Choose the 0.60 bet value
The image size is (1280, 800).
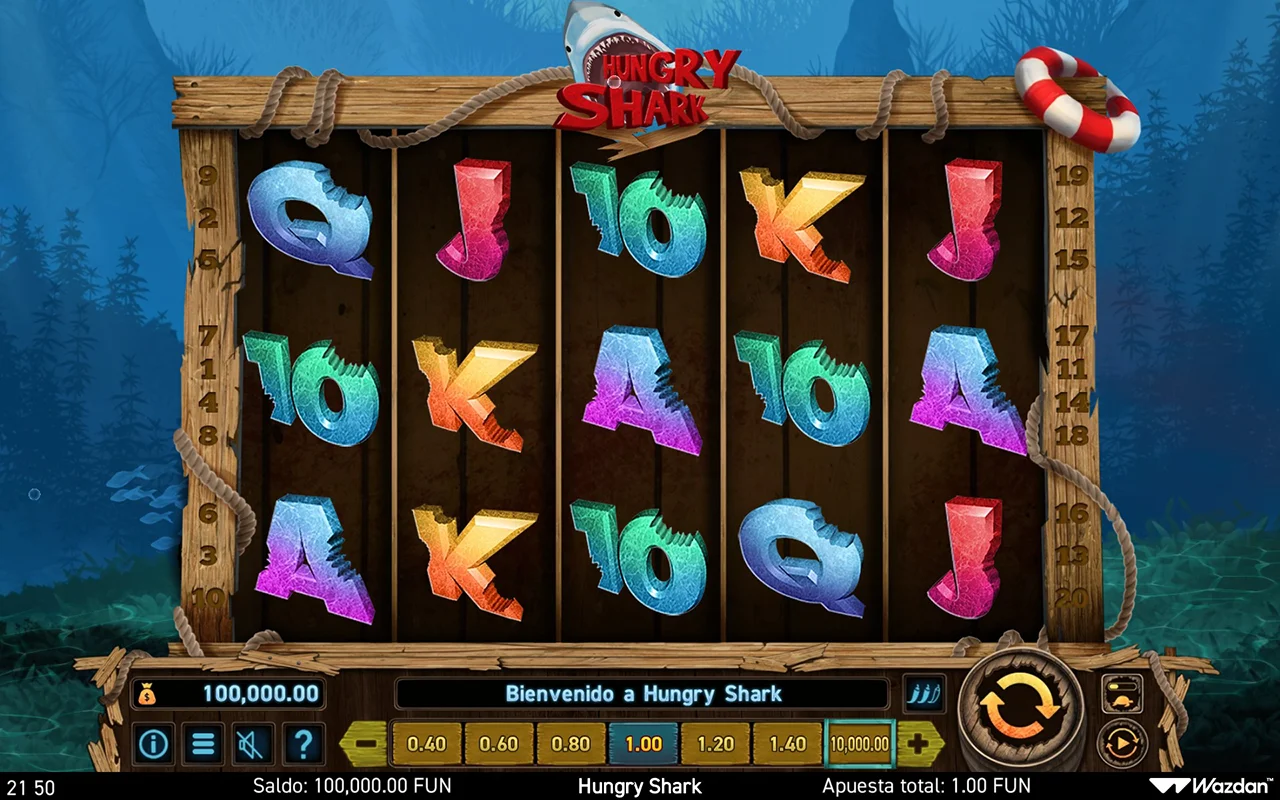click(499, 744)
